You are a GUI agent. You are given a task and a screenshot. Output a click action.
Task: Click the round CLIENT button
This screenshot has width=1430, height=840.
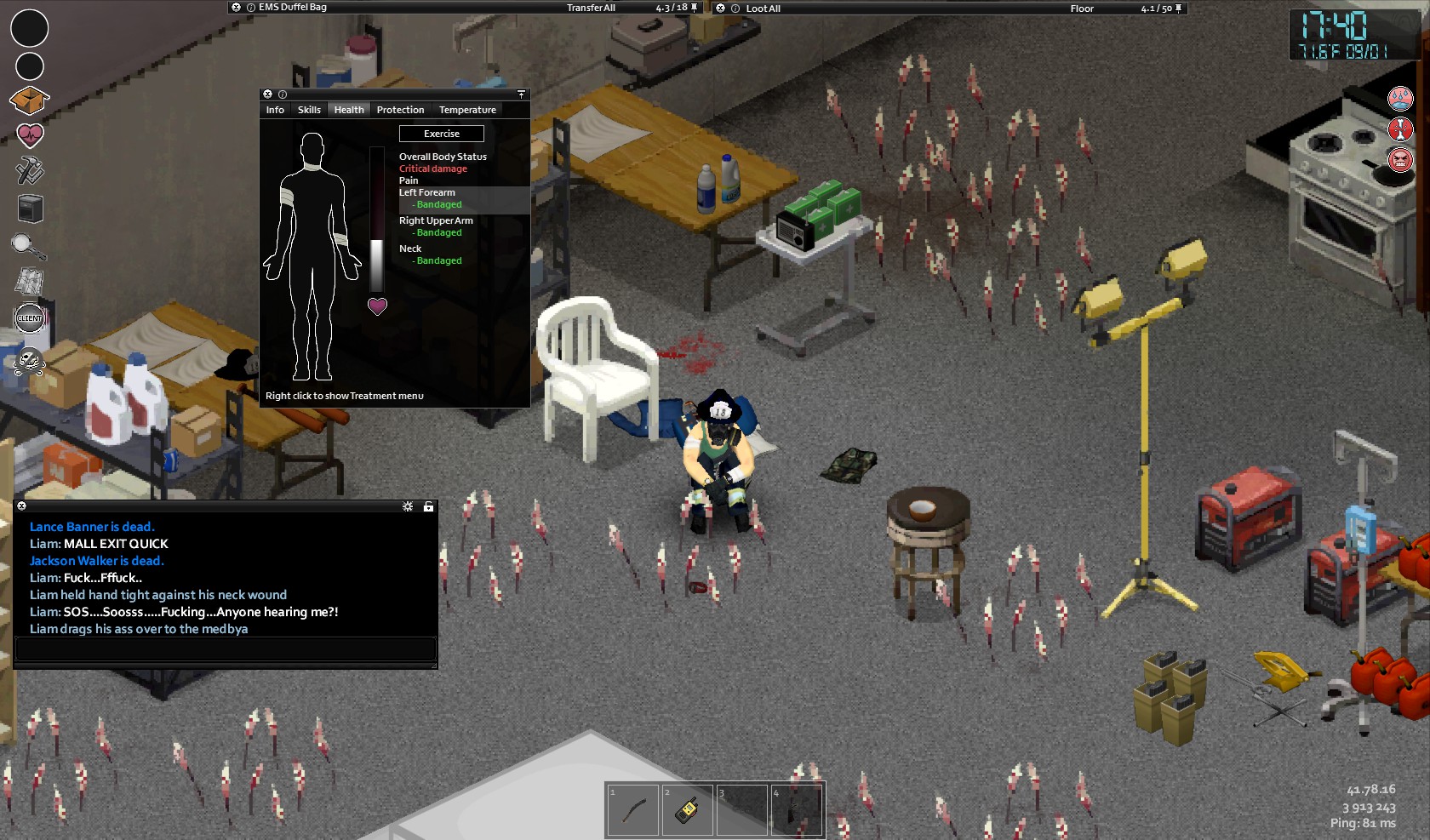(x=30, y=318)
